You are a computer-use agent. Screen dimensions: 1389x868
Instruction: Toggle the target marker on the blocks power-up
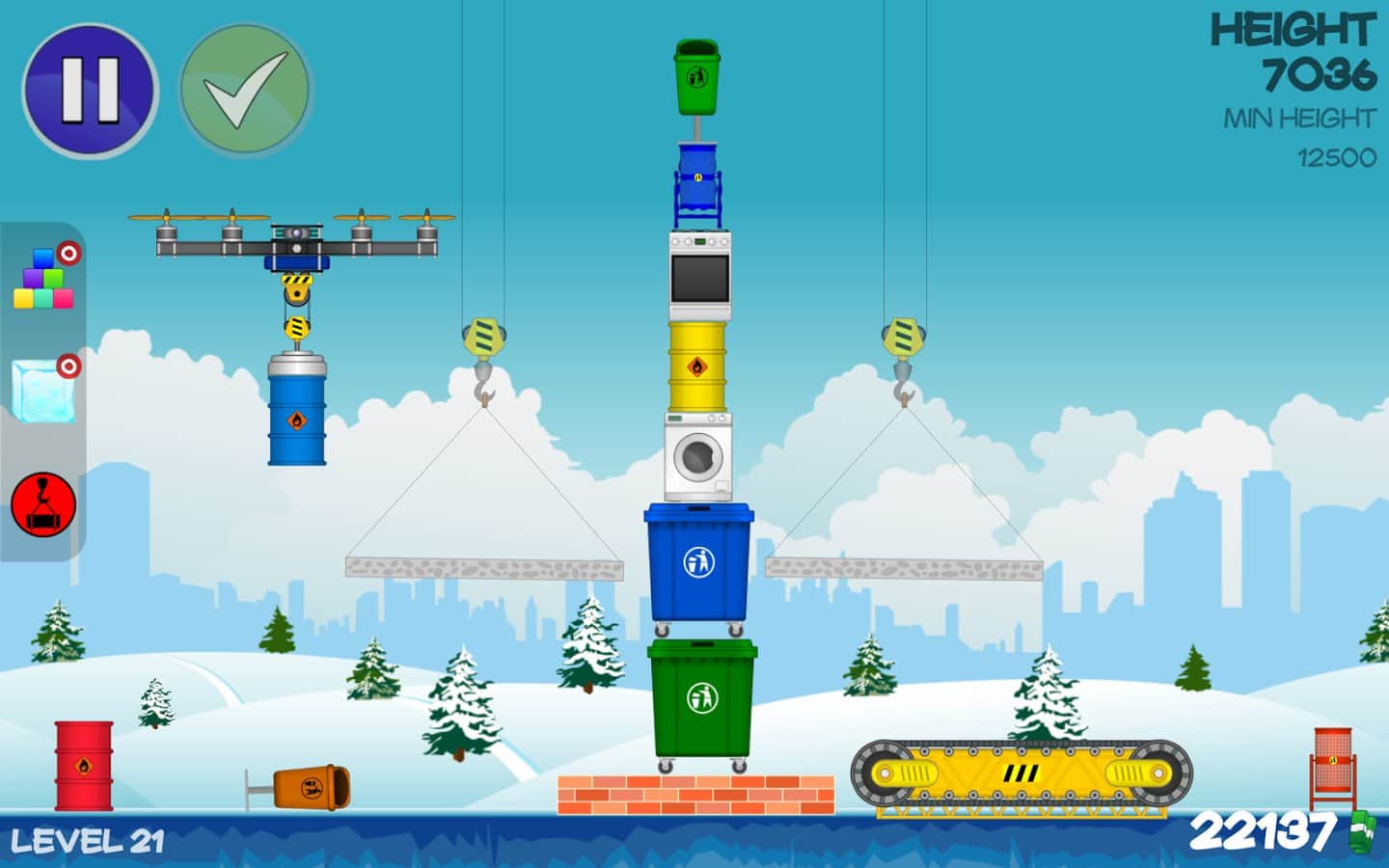click(68, 253)
